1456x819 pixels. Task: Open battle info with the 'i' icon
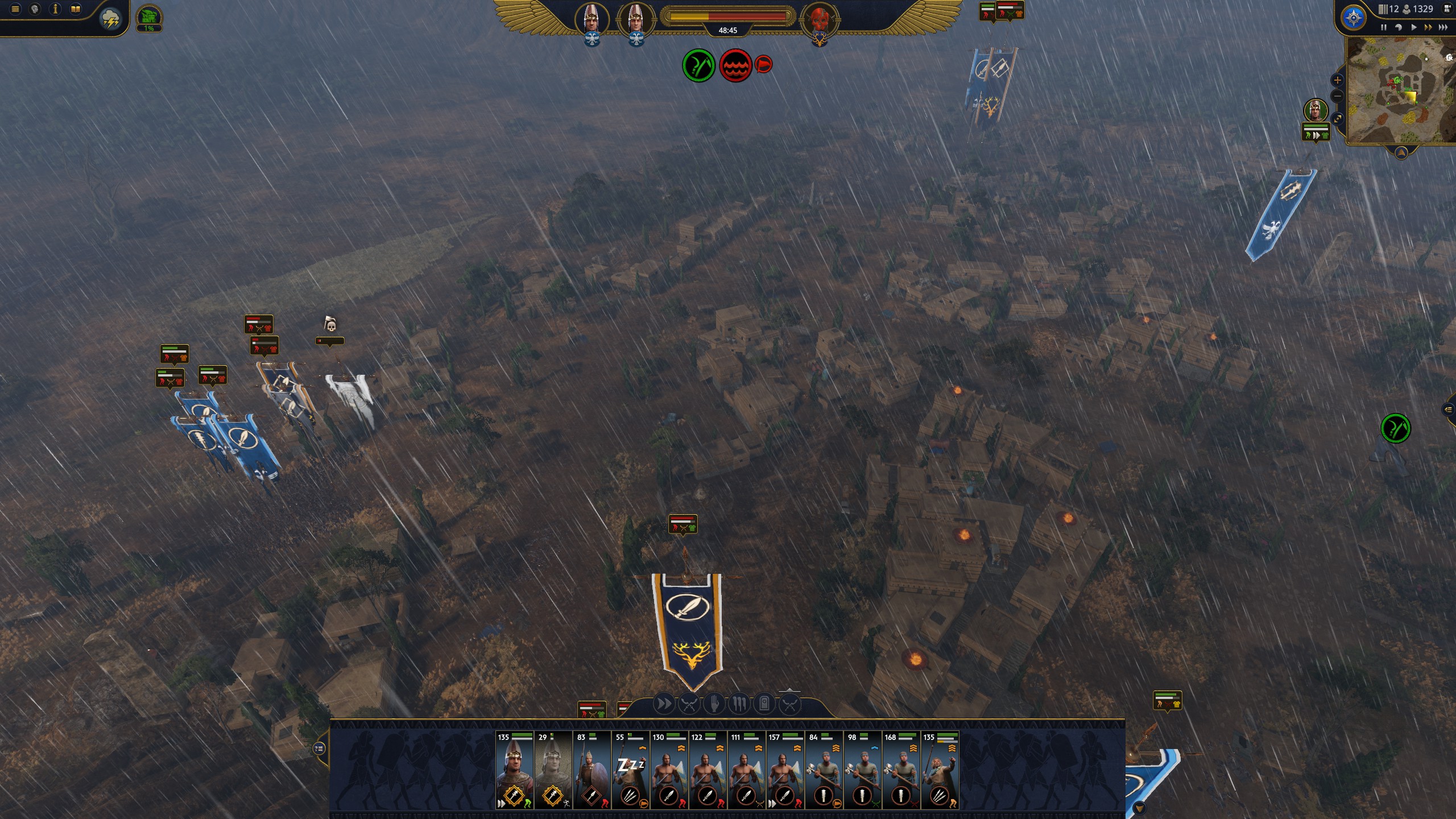click(55, 9)
